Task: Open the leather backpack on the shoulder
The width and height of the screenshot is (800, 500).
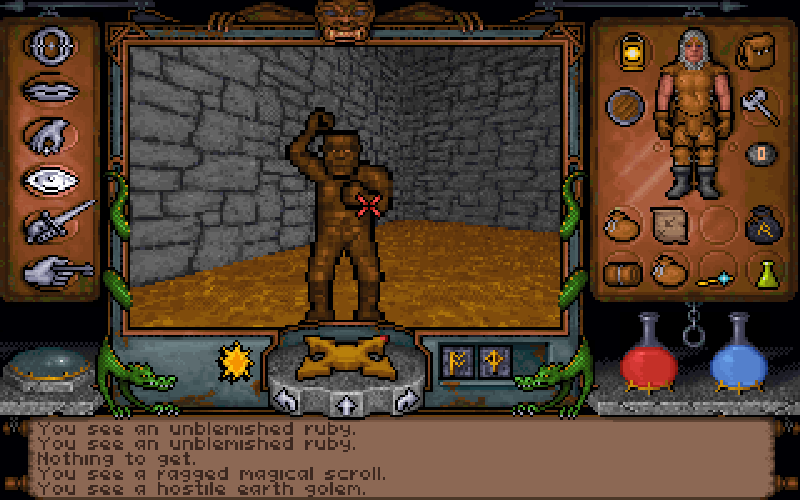Action: tap(755, 50)
